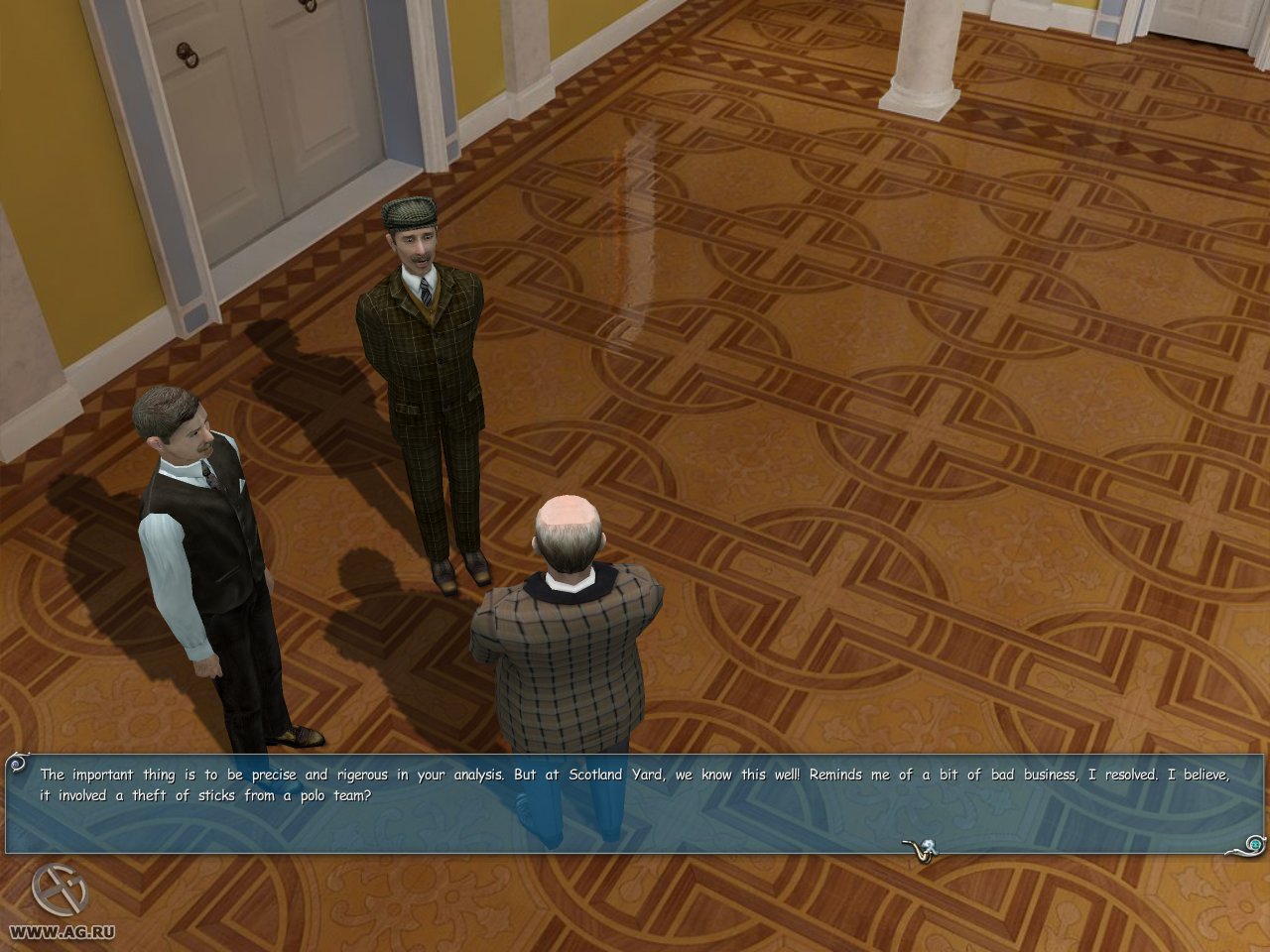1270x952 pixels.
Task: Click the smoking pipe icon below the dialogue box
Action: 918,850
